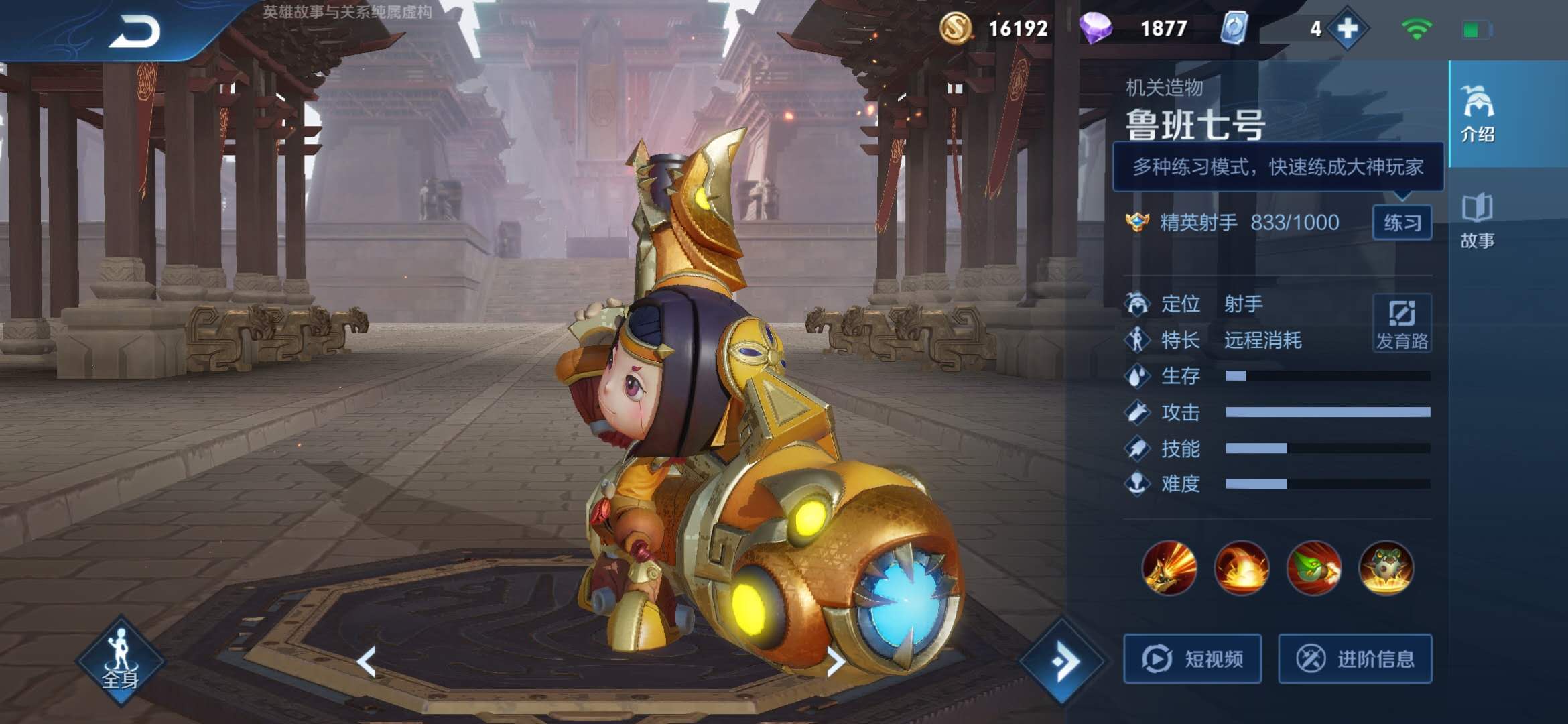The image size is (1568, 724).
Task: Tap the purple diamond currency icon
Action: tap(1096, 29)
